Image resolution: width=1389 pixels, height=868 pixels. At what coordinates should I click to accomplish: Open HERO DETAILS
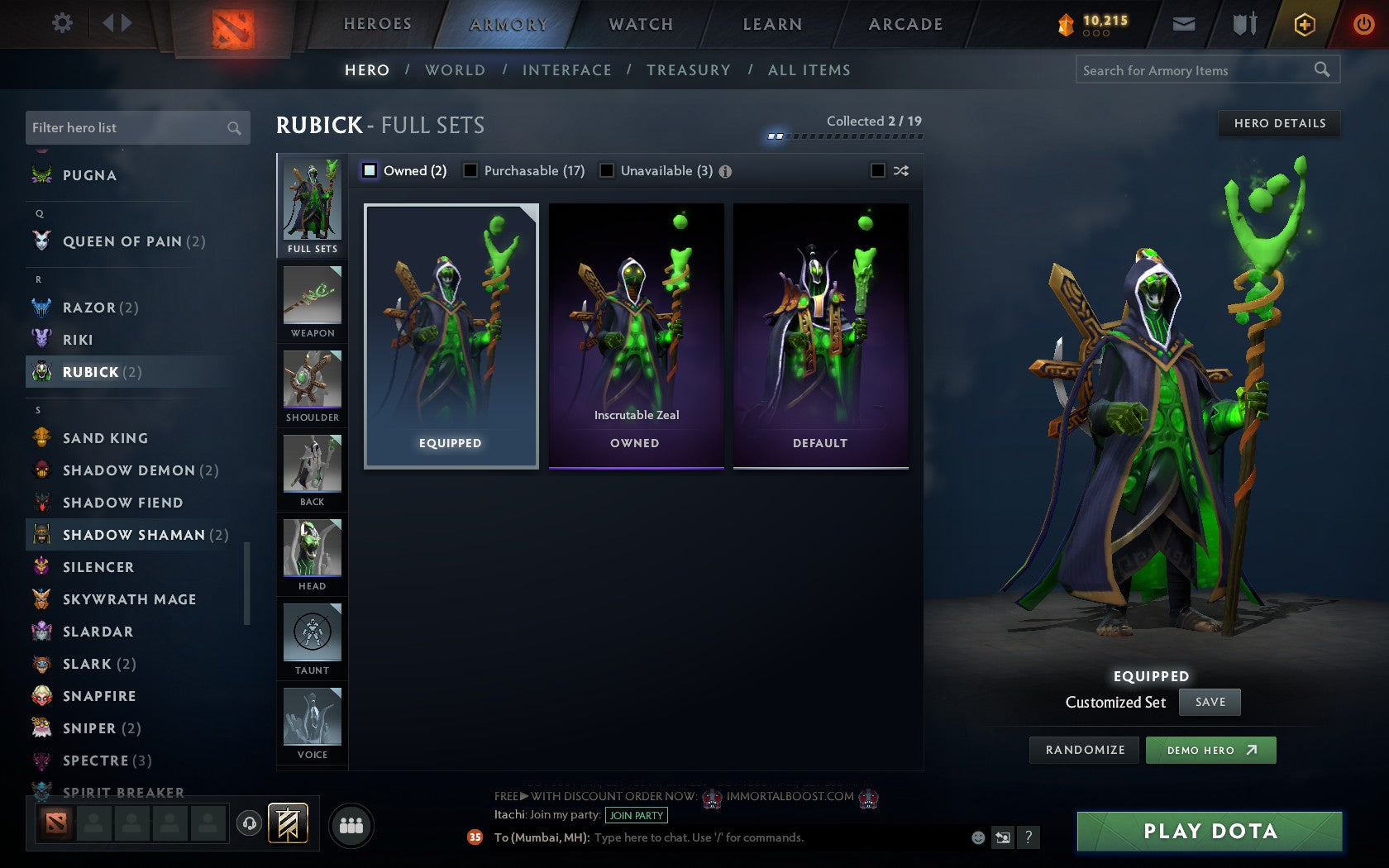pos(1278,123)
